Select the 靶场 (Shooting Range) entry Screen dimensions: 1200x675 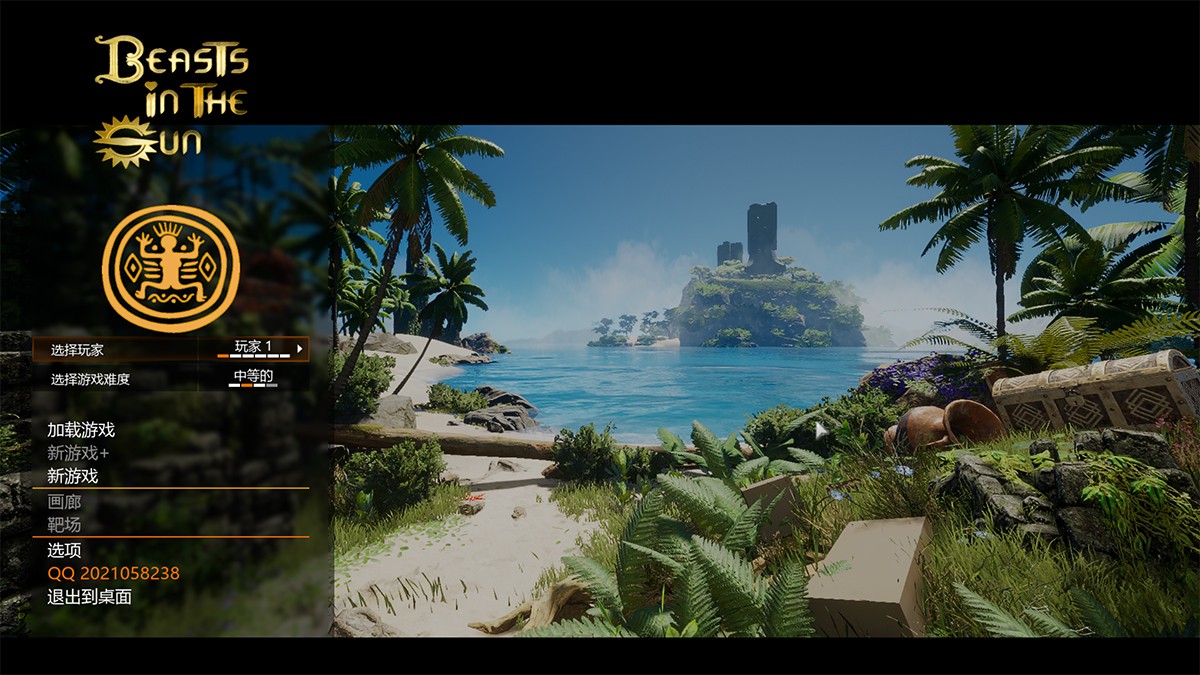pyautogui.click(x=64, y=524)
